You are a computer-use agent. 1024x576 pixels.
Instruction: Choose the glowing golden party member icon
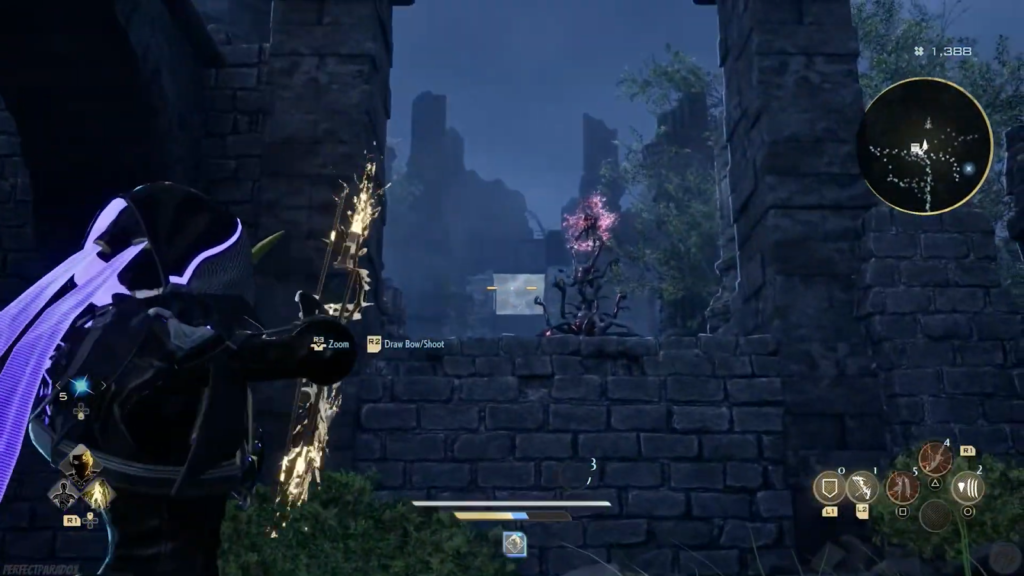(97, 492)
